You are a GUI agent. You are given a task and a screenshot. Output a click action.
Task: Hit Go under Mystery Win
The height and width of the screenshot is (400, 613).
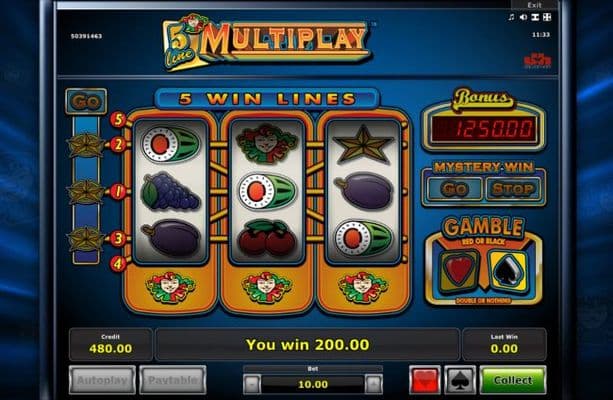(455, 187)
